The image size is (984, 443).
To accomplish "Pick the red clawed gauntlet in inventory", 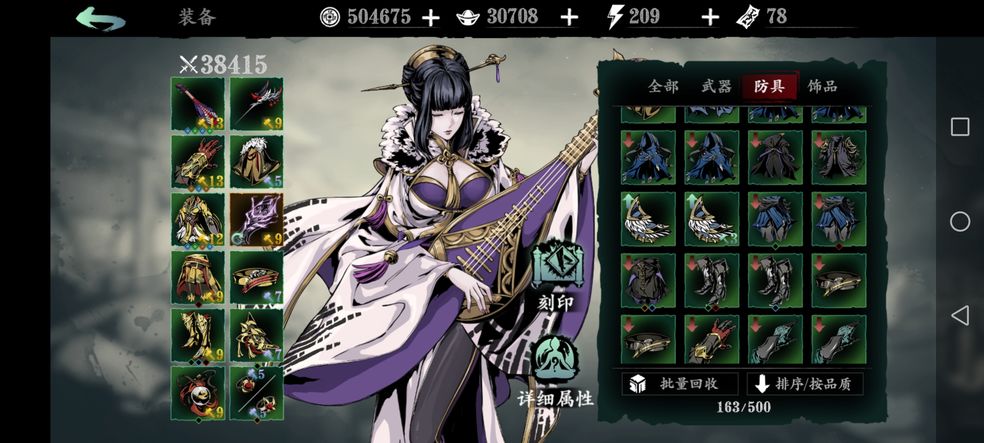I will click(x=711, y=340).
